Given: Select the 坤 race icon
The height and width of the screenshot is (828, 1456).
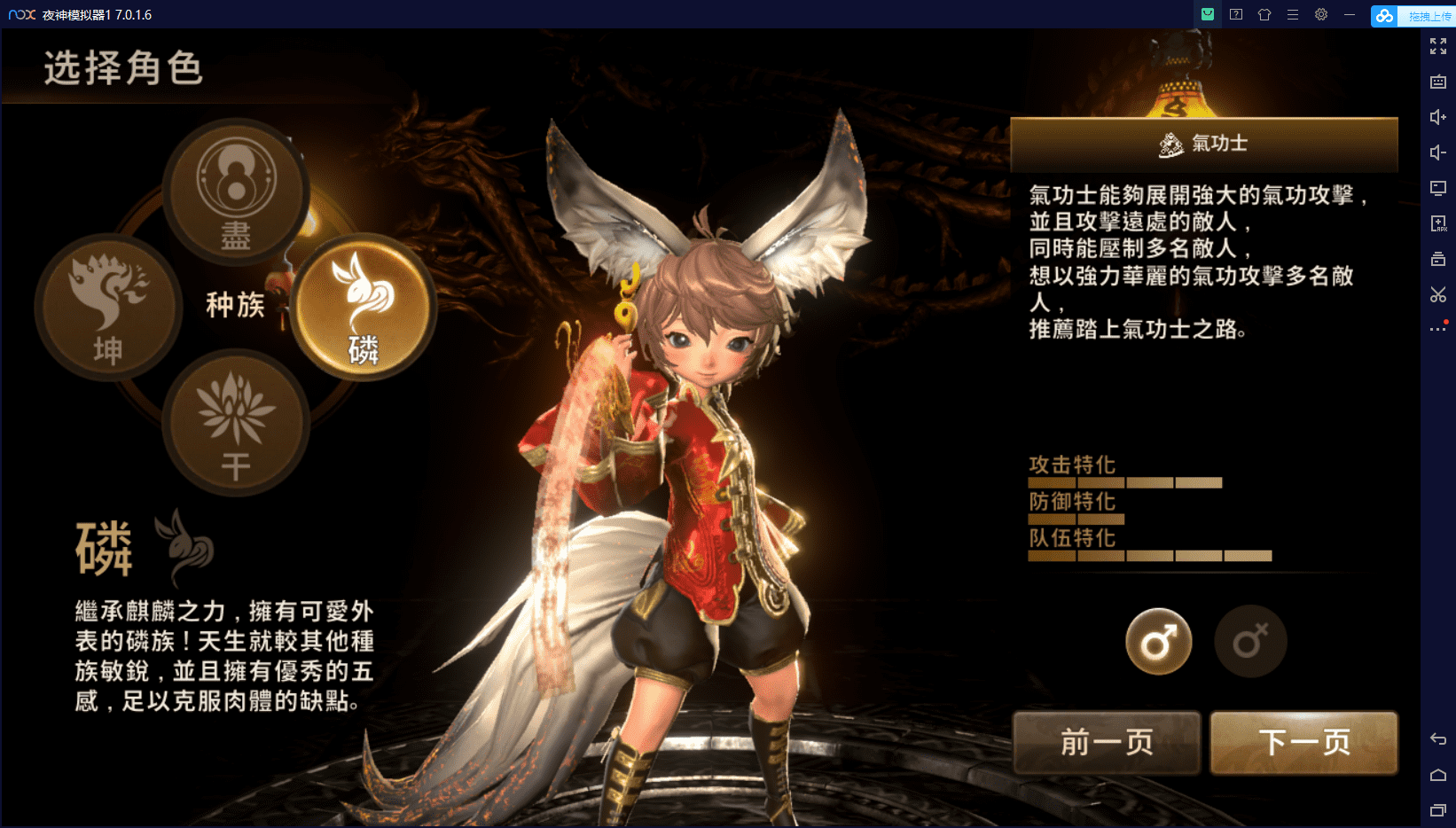Looking at the screenshot, I should (108, 309).
